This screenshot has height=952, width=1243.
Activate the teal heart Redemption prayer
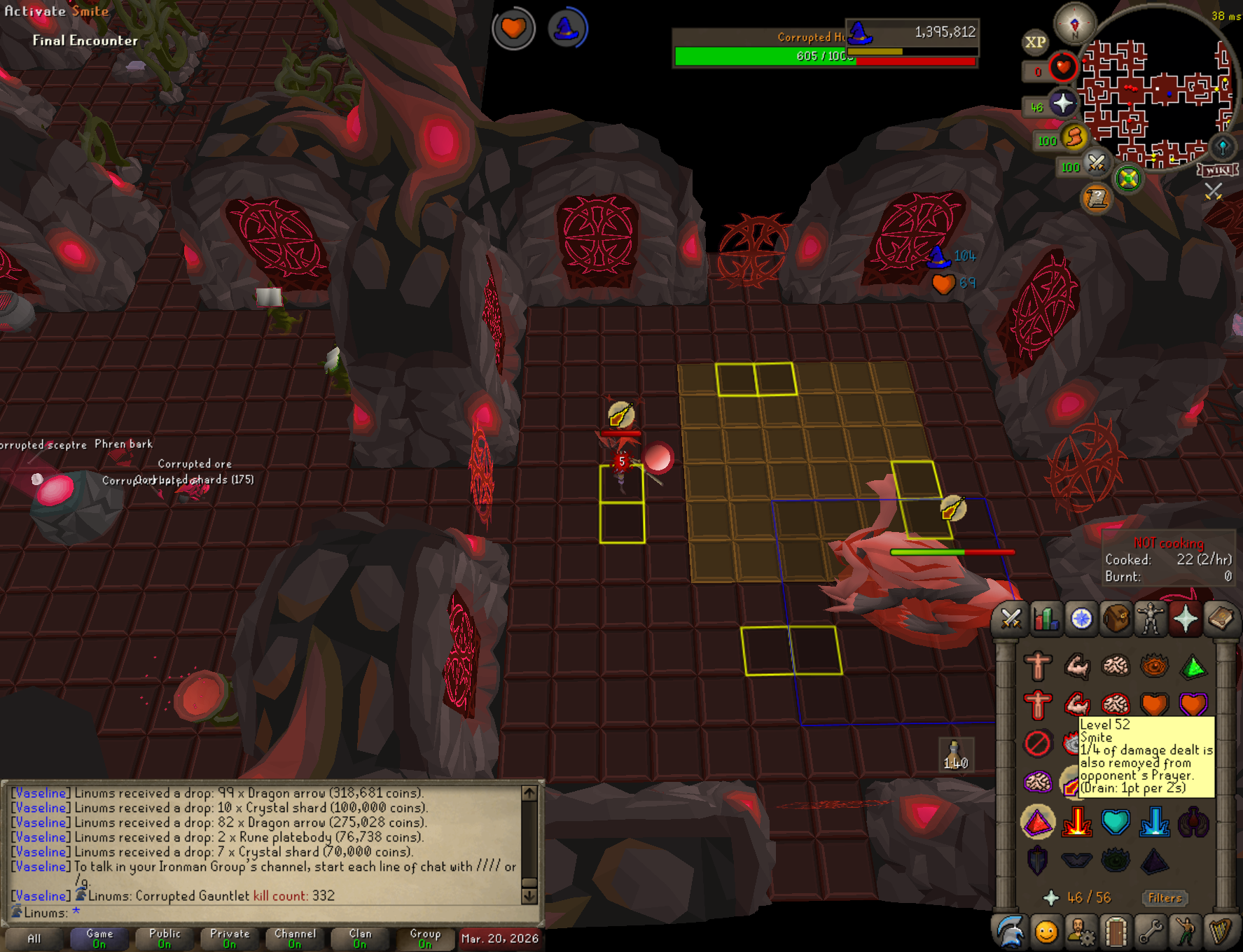(1116, 822)
